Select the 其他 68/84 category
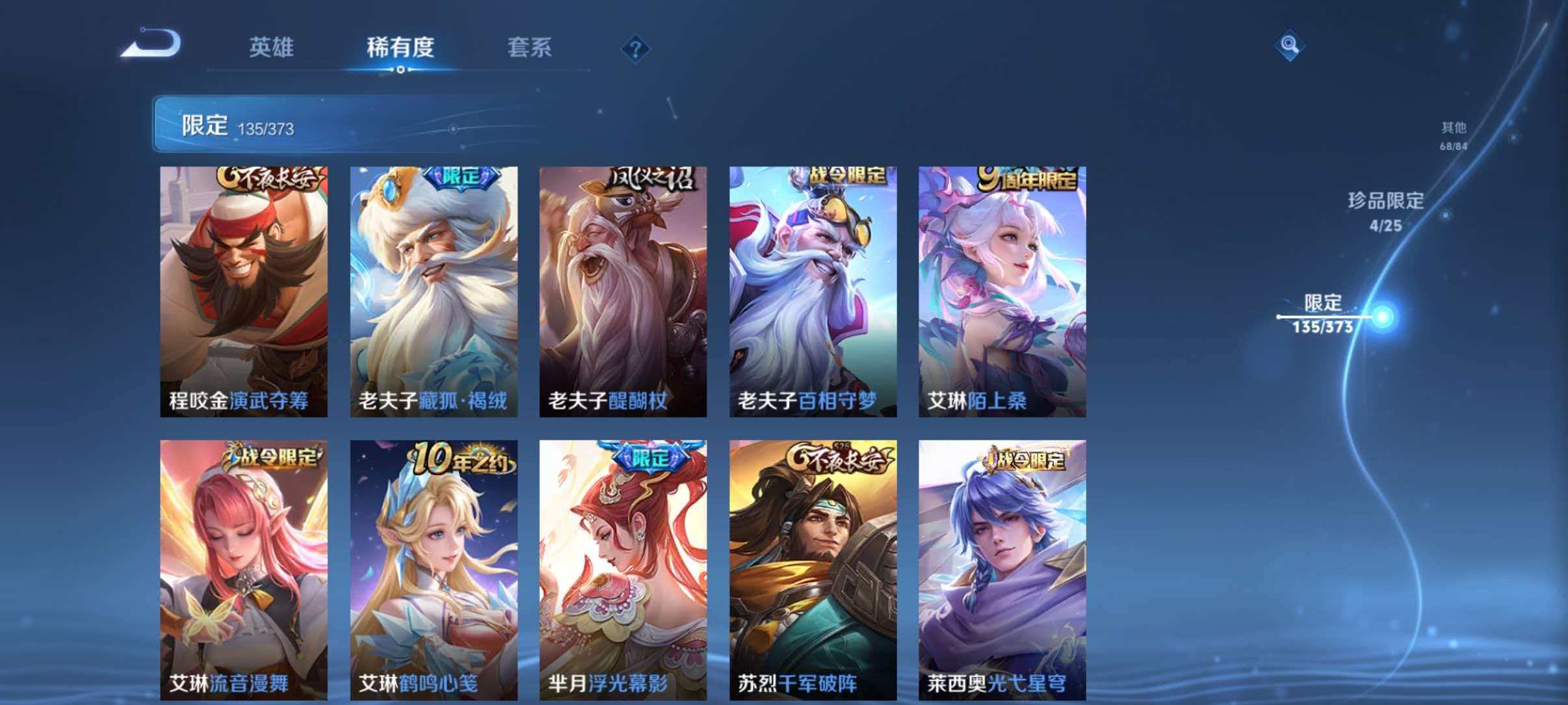Viewport: 1568px width, 705px height. (1452, 135)
